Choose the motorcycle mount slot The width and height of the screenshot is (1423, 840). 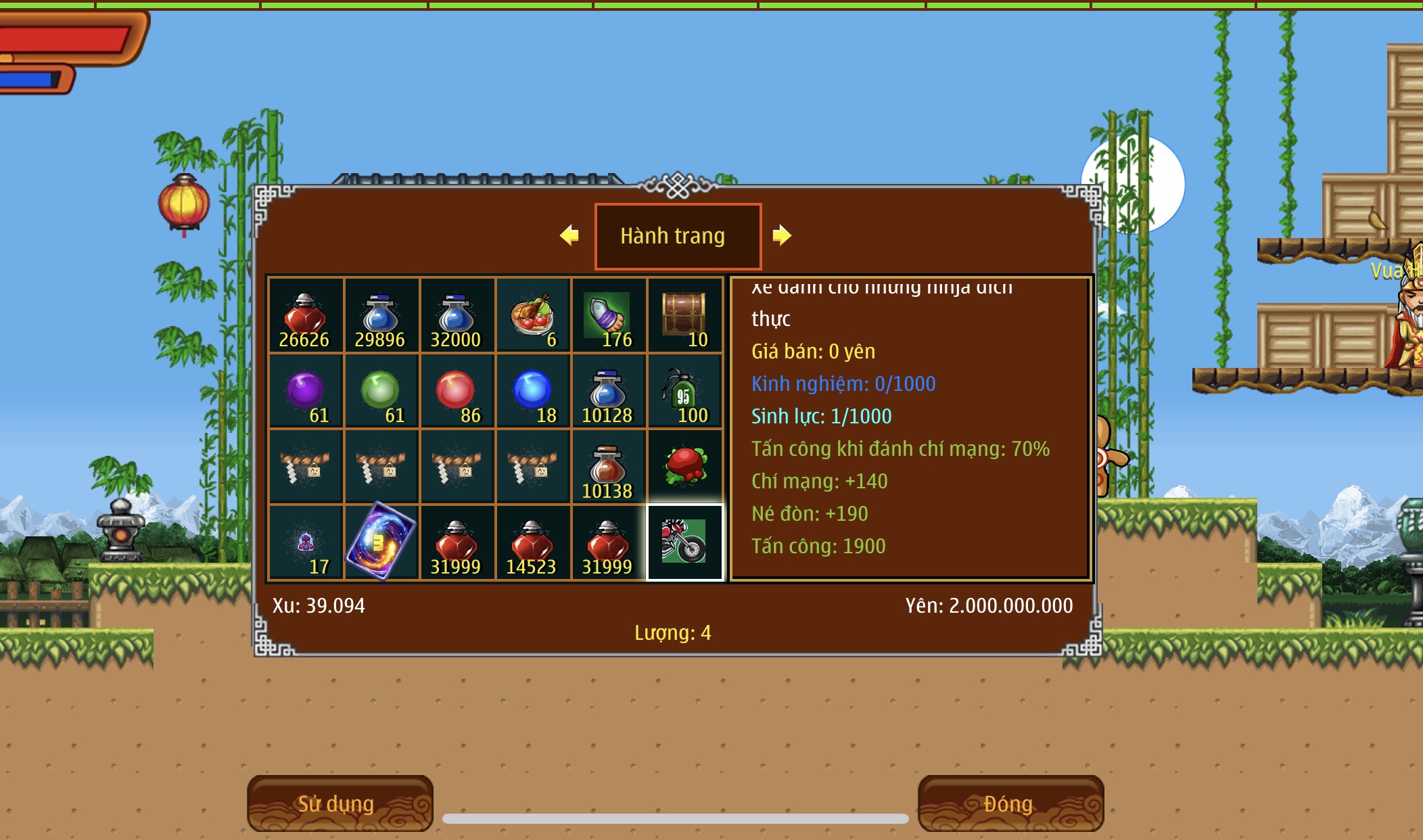pos(684,542)
